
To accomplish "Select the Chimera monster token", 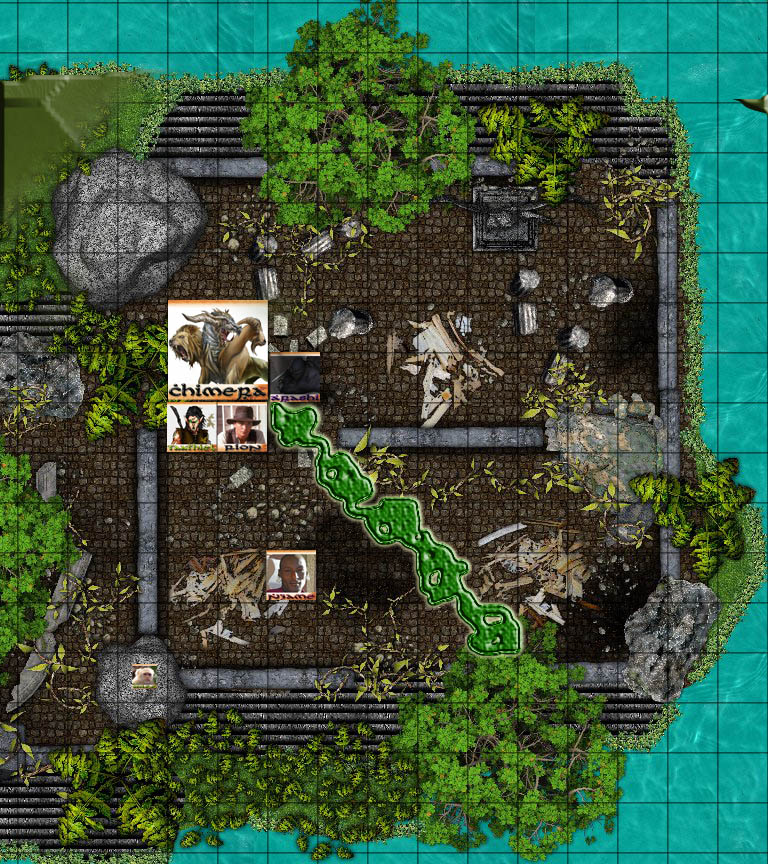I will [218, 350].
